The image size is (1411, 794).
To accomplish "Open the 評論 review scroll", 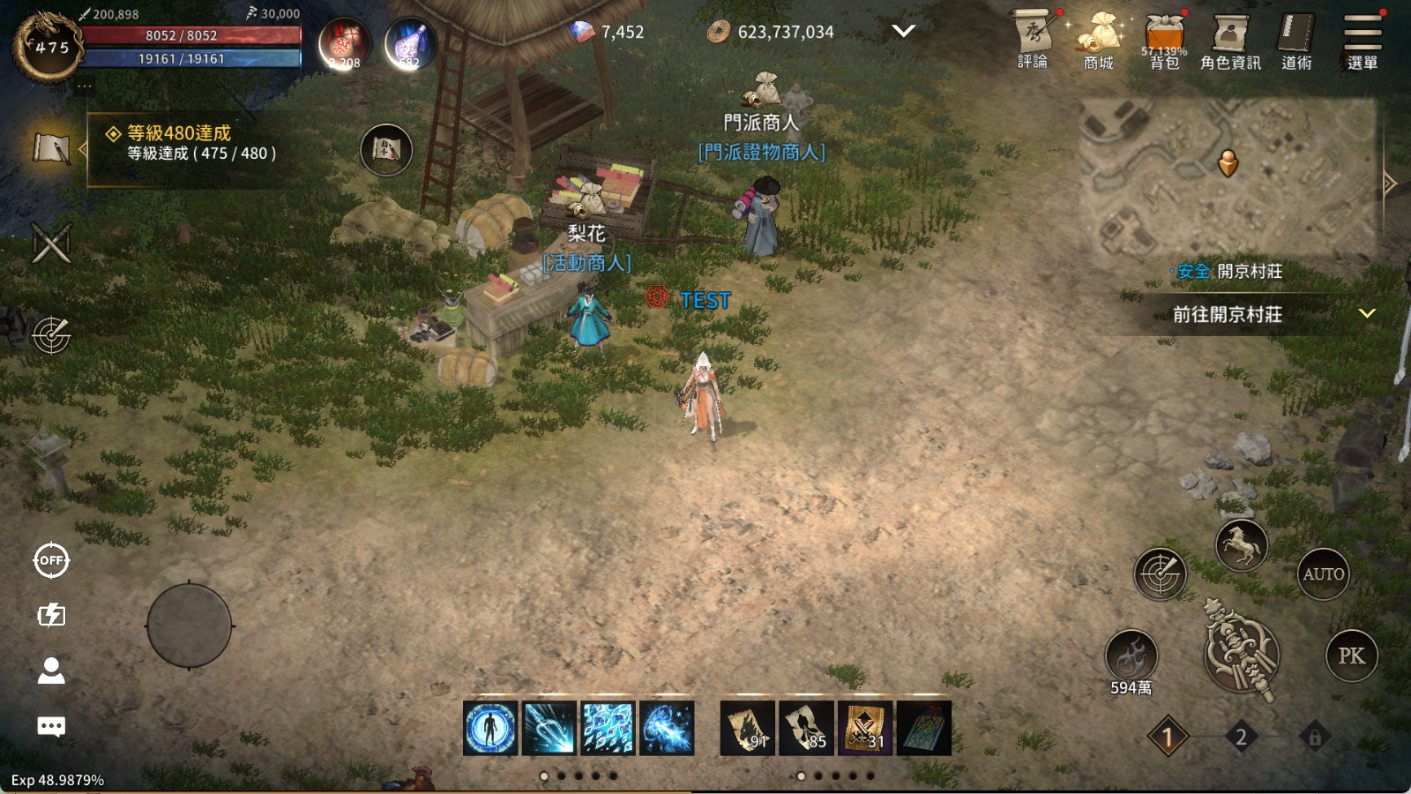I will click(x=1033, y=40).
